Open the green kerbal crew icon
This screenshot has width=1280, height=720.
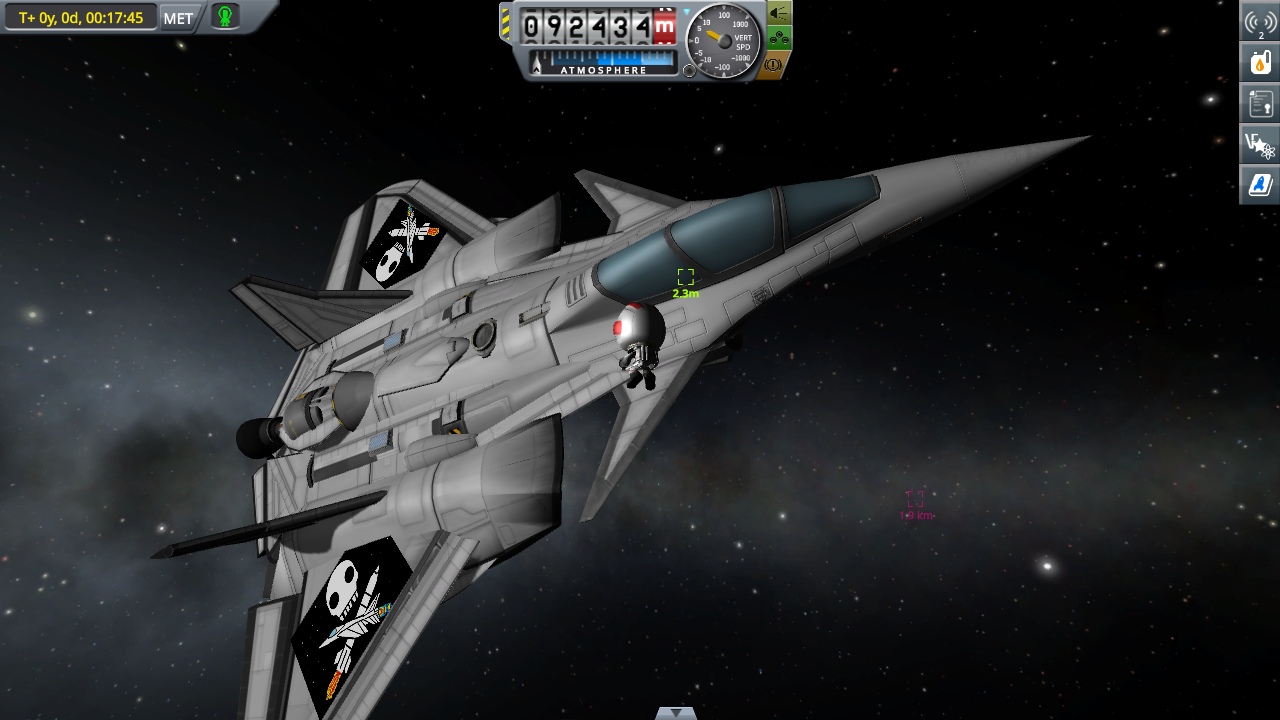pos(225,17)
